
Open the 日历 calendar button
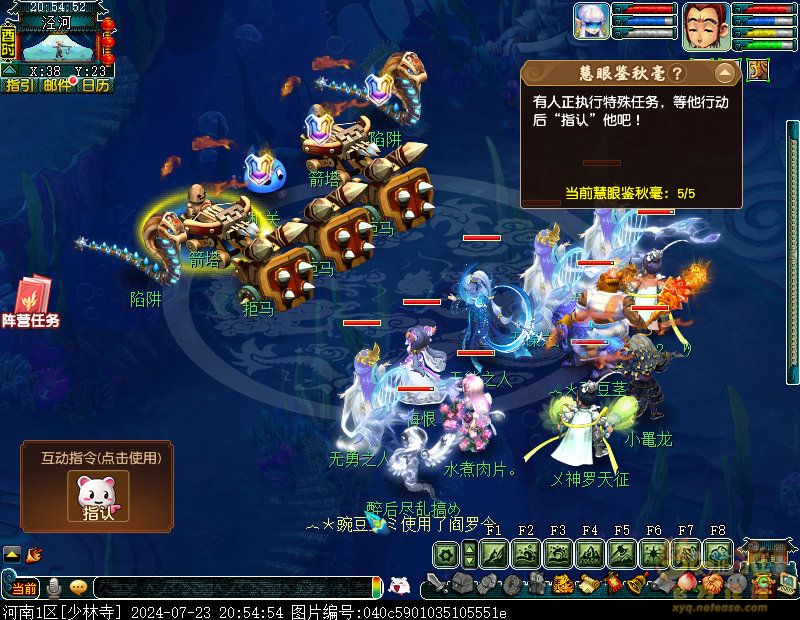coord(96,85)
